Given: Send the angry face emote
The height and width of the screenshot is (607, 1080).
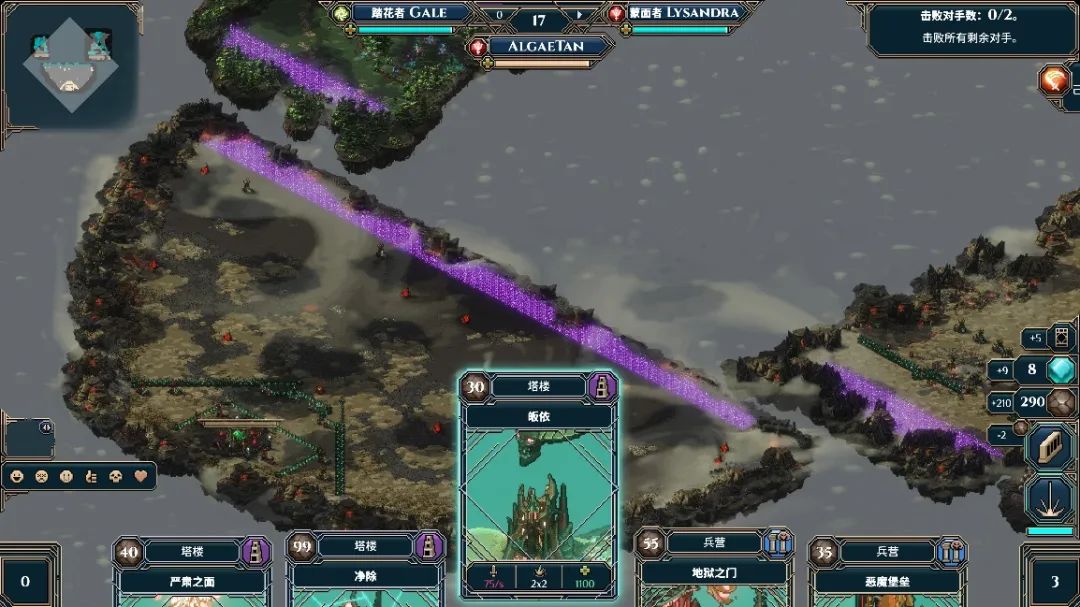Looking at the screenshot, I should (x=42, y=476).
